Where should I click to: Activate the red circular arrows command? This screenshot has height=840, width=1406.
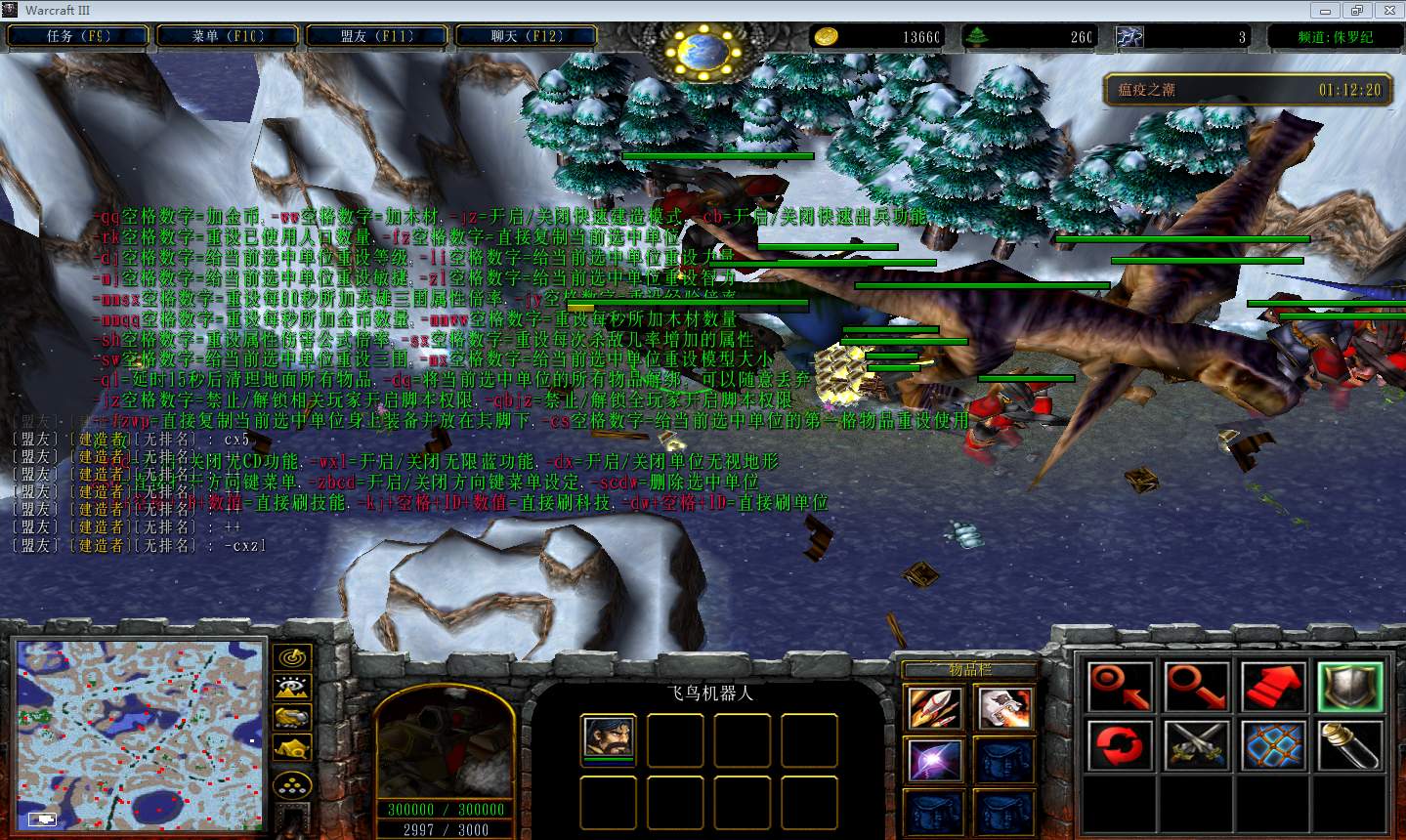[1119, 746]
